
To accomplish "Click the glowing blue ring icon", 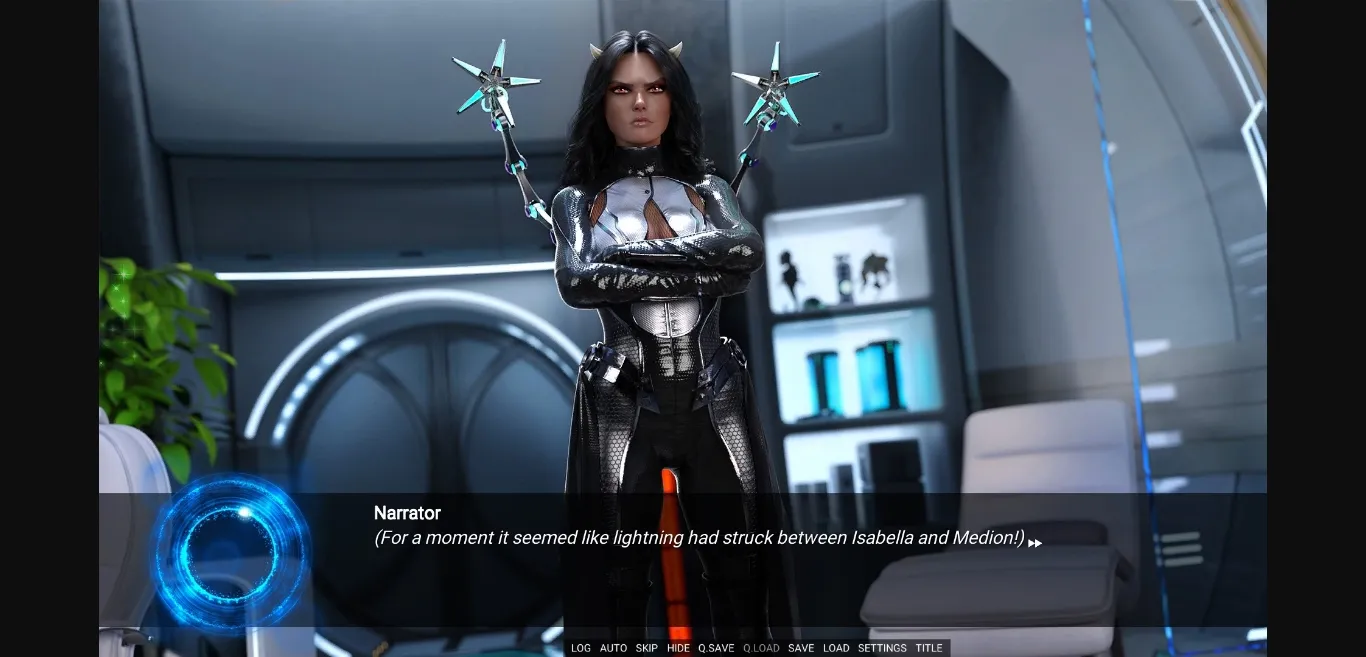I will click(x=230, y=552).
